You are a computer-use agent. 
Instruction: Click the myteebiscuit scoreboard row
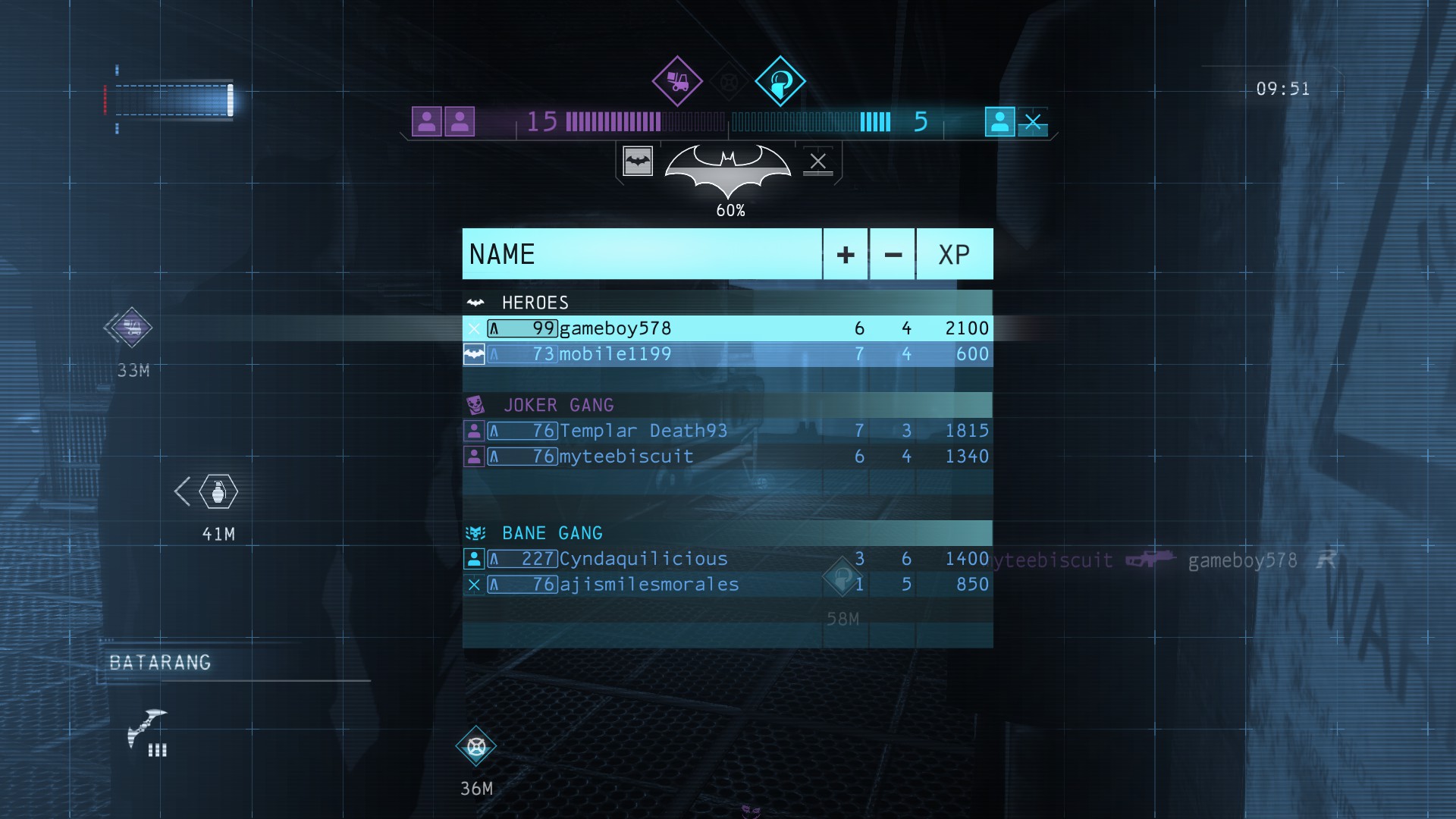coord(726,457)
